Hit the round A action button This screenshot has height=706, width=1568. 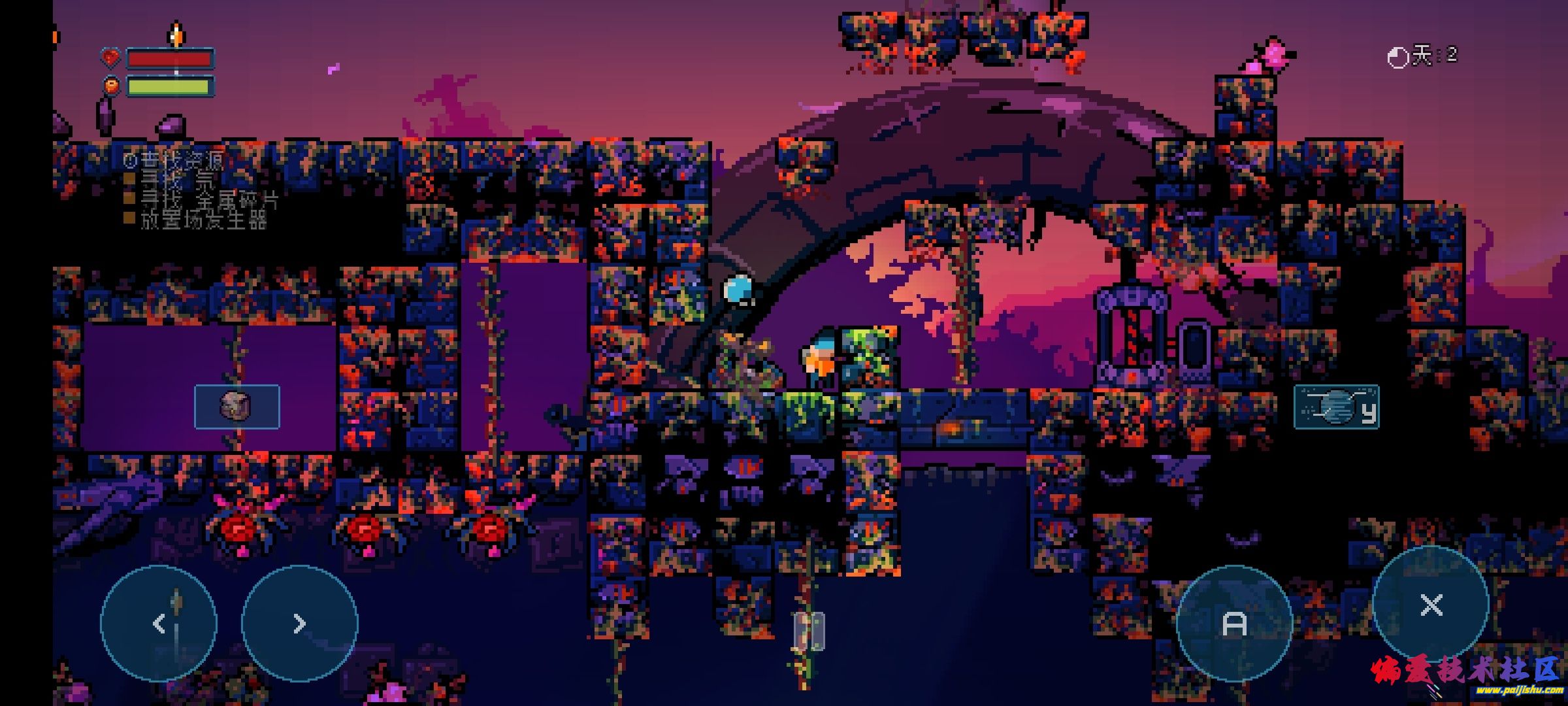coord(1234,624)
